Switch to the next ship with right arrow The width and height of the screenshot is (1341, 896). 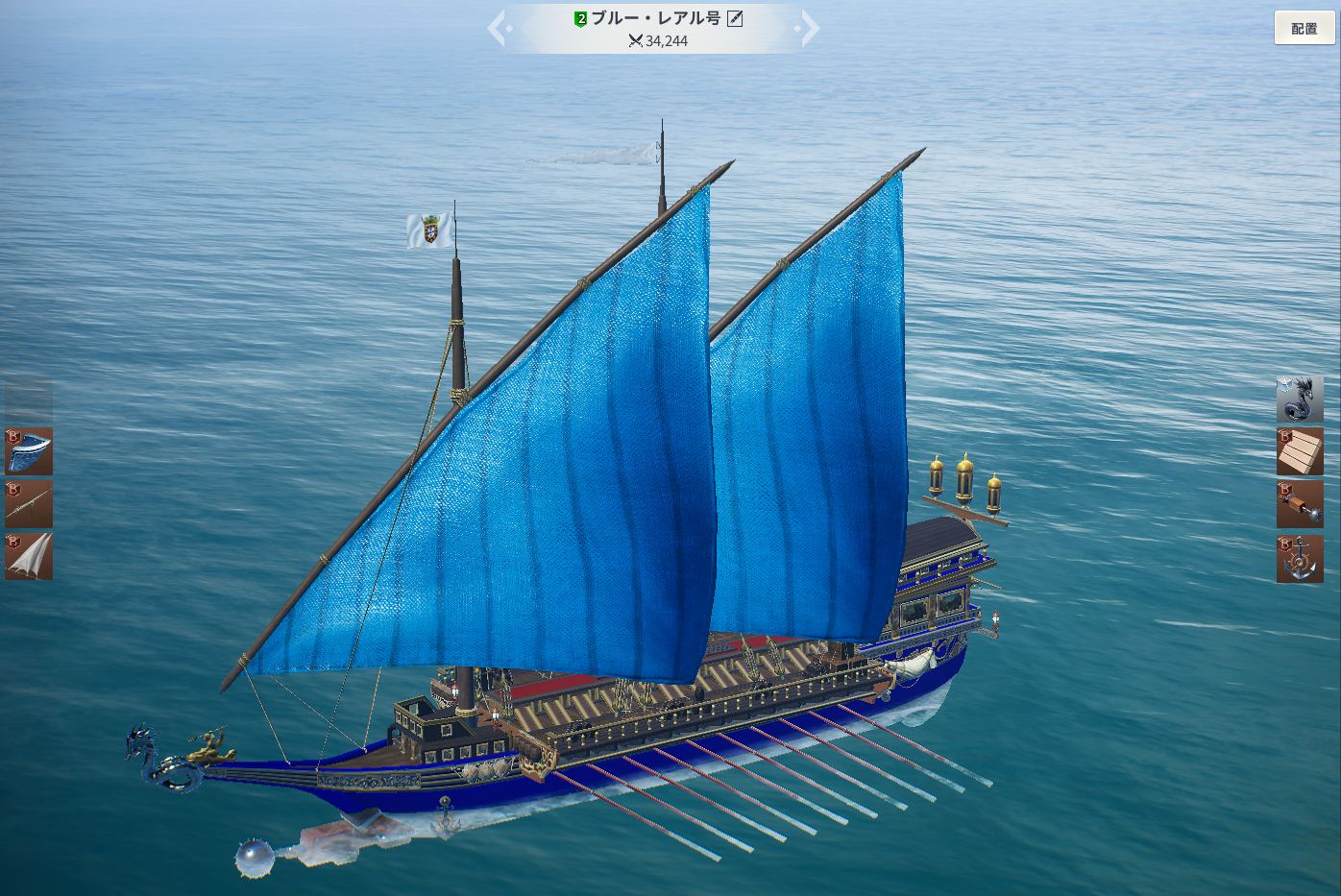[x=809, y=28]
